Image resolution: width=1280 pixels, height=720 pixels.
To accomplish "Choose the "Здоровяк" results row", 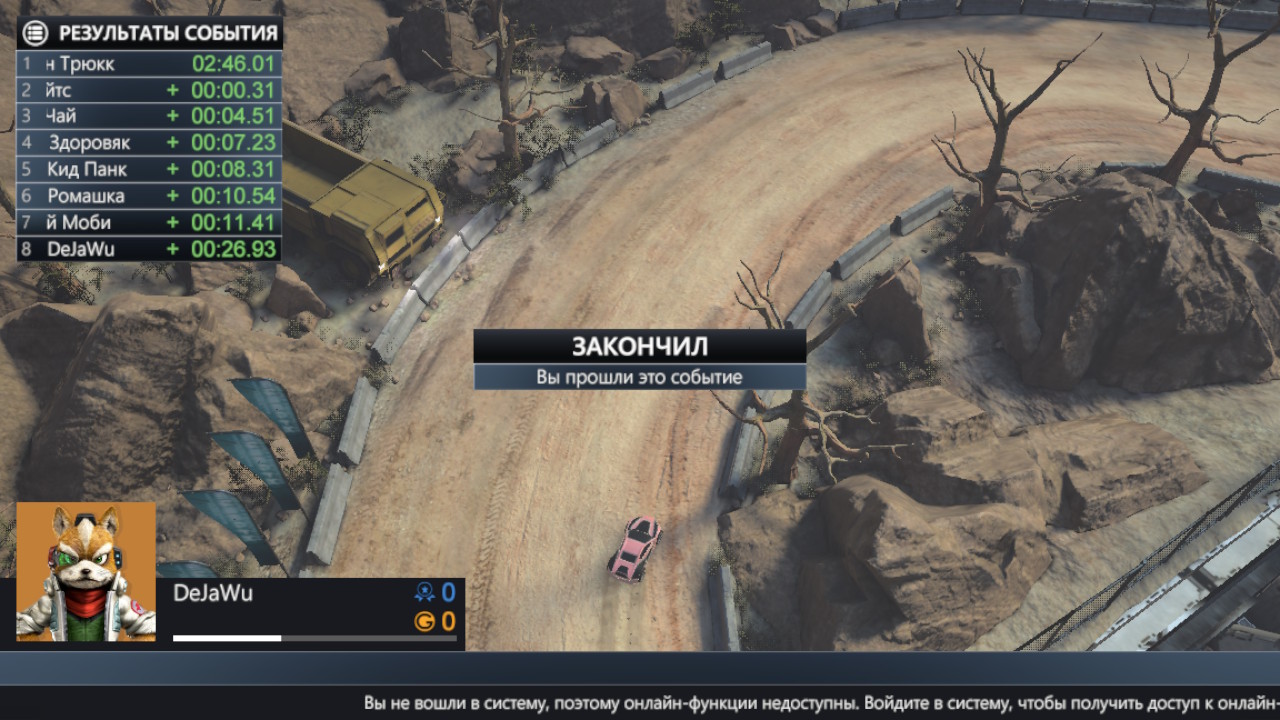I will (148, 142).
